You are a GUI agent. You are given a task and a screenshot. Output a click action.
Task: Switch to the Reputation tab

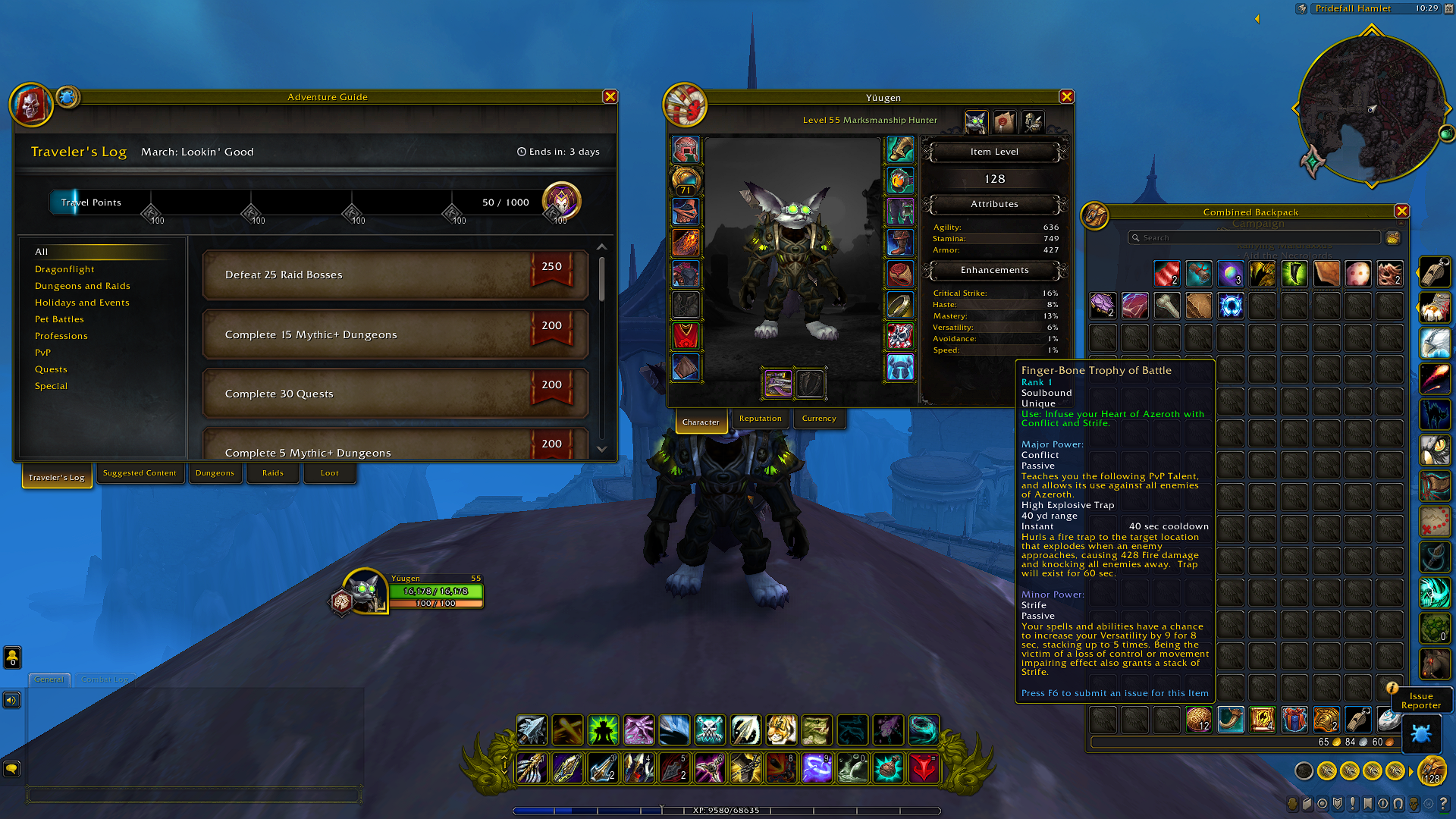click(x=760, y=418)
